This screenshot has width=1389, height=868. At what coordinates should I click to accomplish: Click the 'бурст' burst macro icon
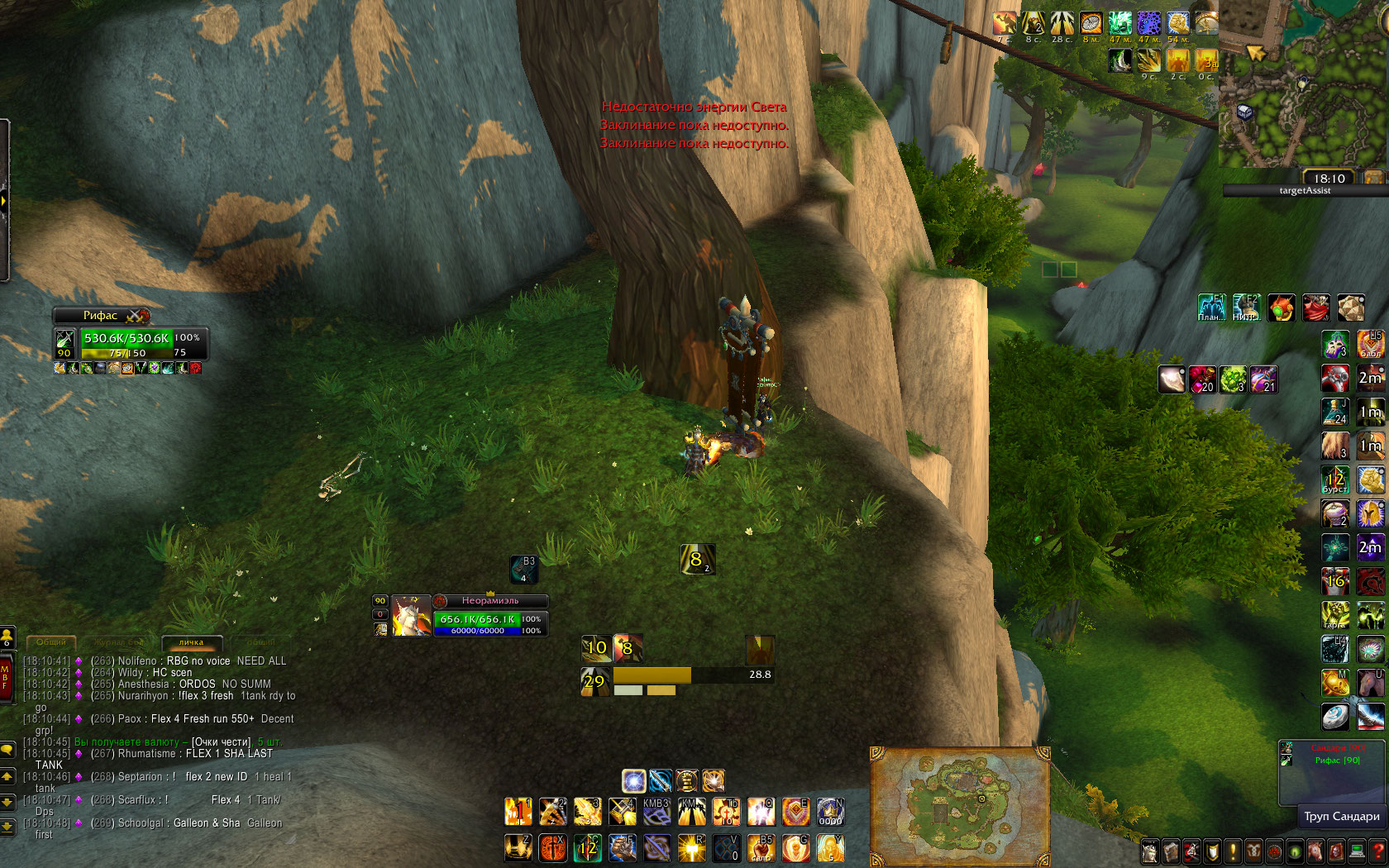[1335, 480]
